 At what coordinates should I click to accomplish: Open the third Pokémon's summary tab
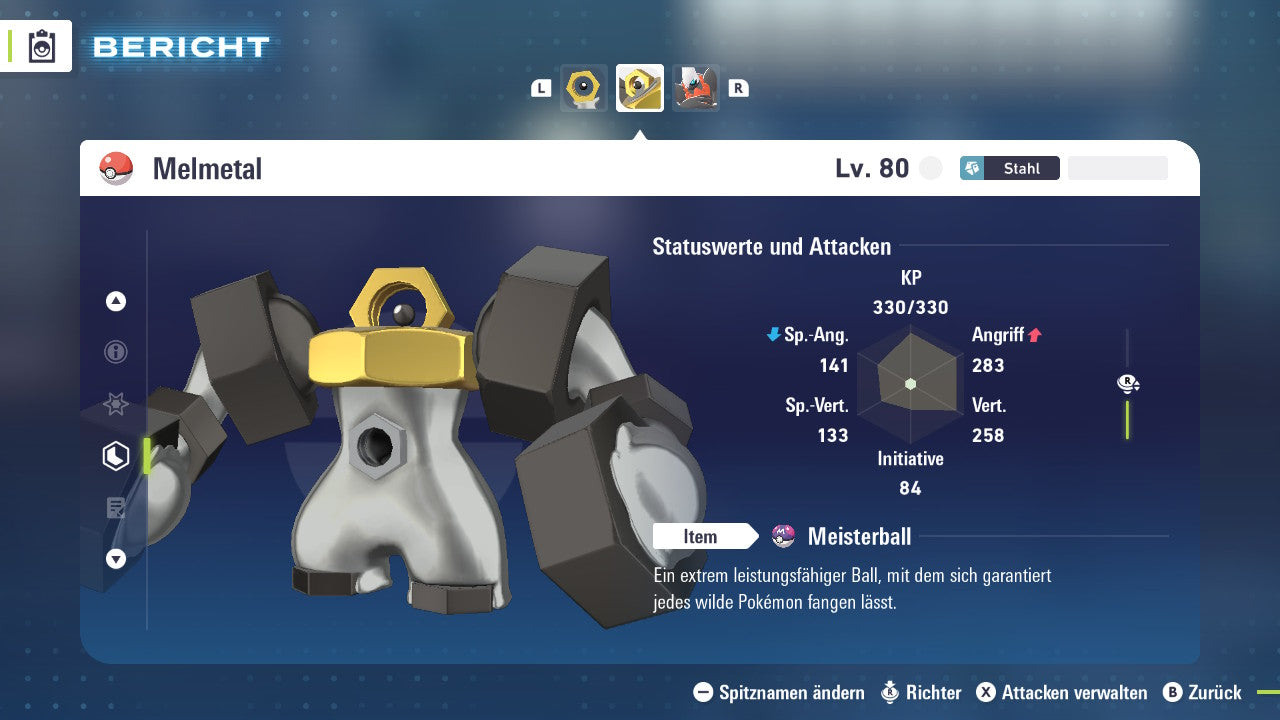[x=695, y=87]
